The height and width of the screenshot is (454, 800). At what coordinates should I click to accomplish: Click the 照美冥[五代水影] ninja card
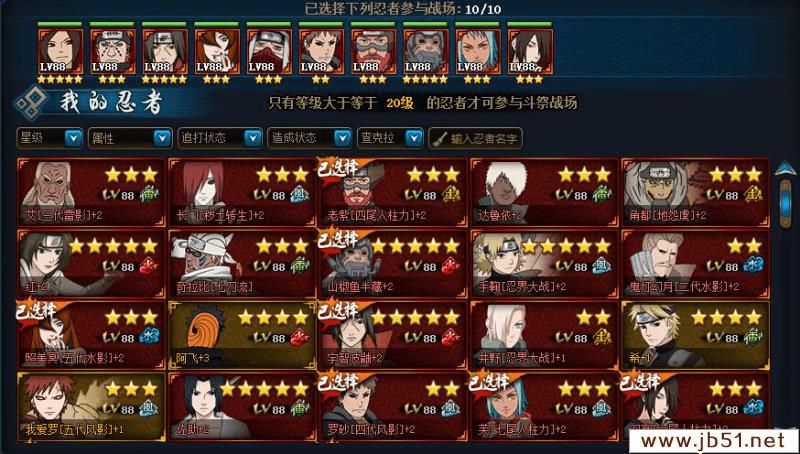(x=89, y=332)
